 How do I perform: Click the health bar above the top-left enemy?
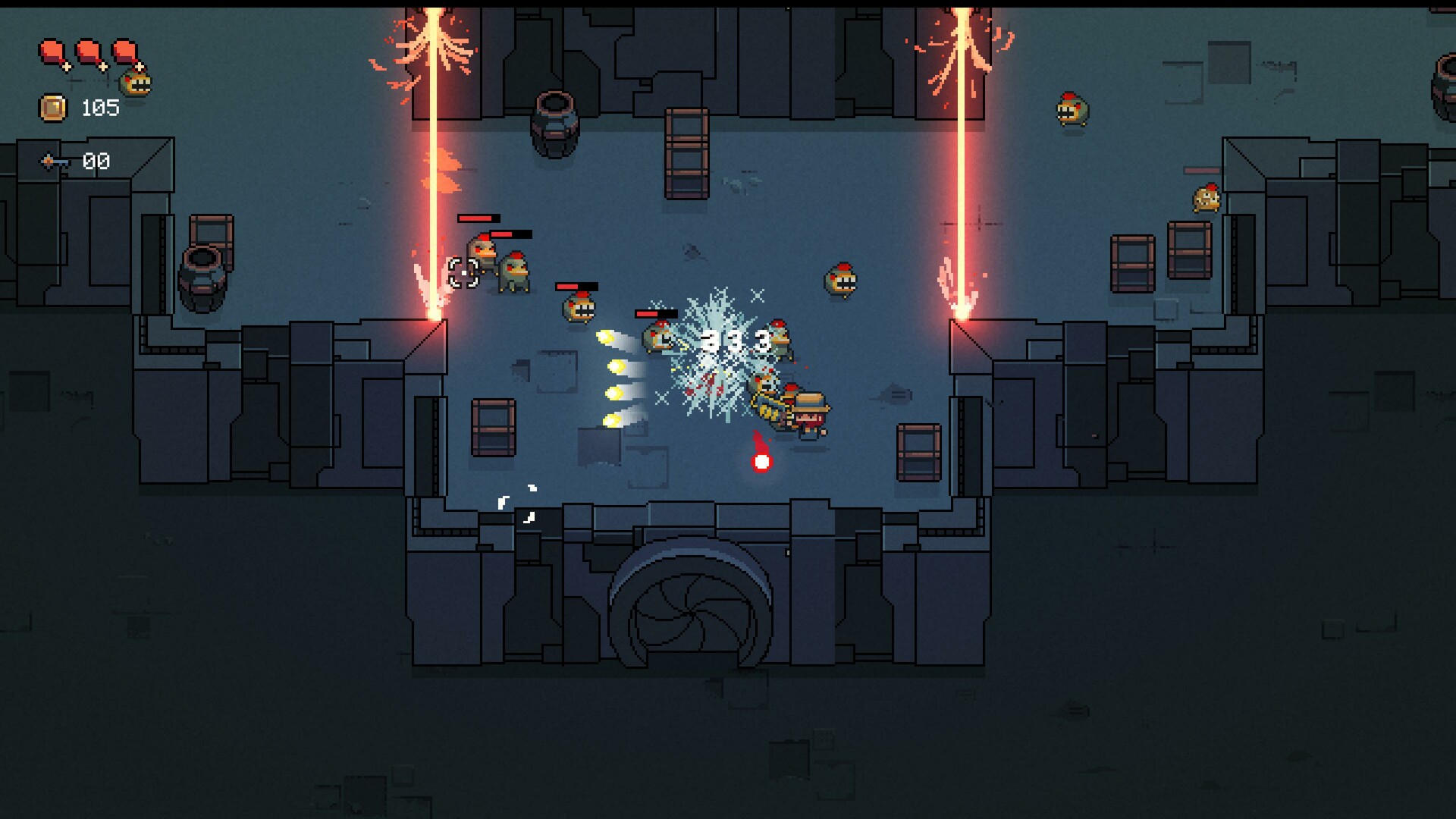pyautogui.click(x=478, y=218)
